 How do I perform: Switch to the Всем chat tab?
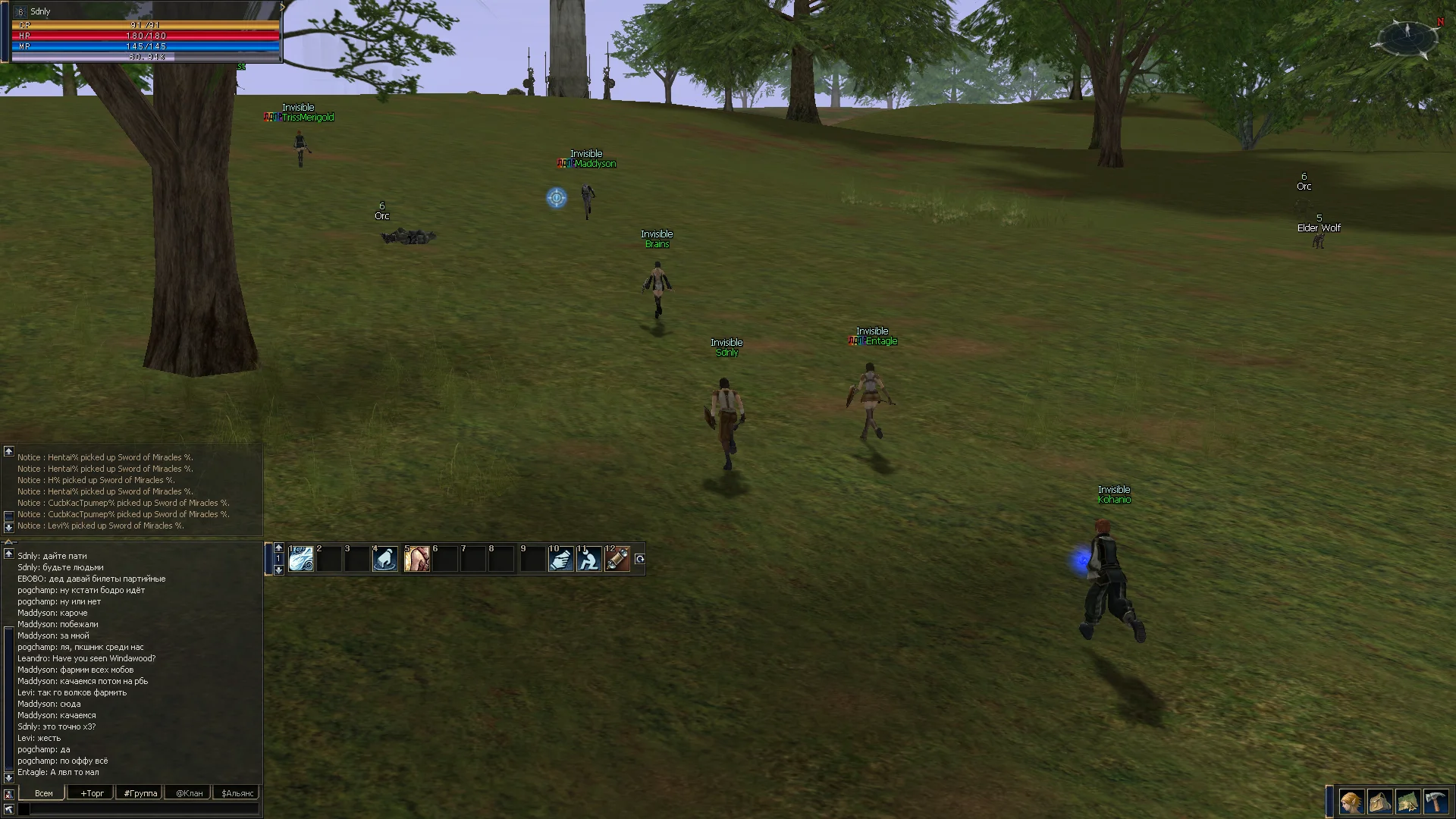coord(43,793)
